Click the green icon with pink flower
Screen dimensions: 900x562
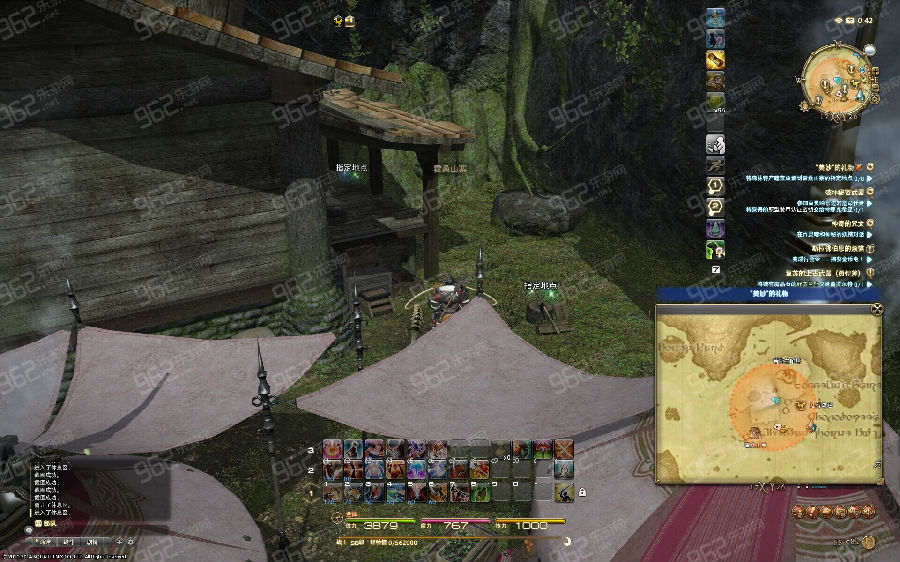click(715, 249)
